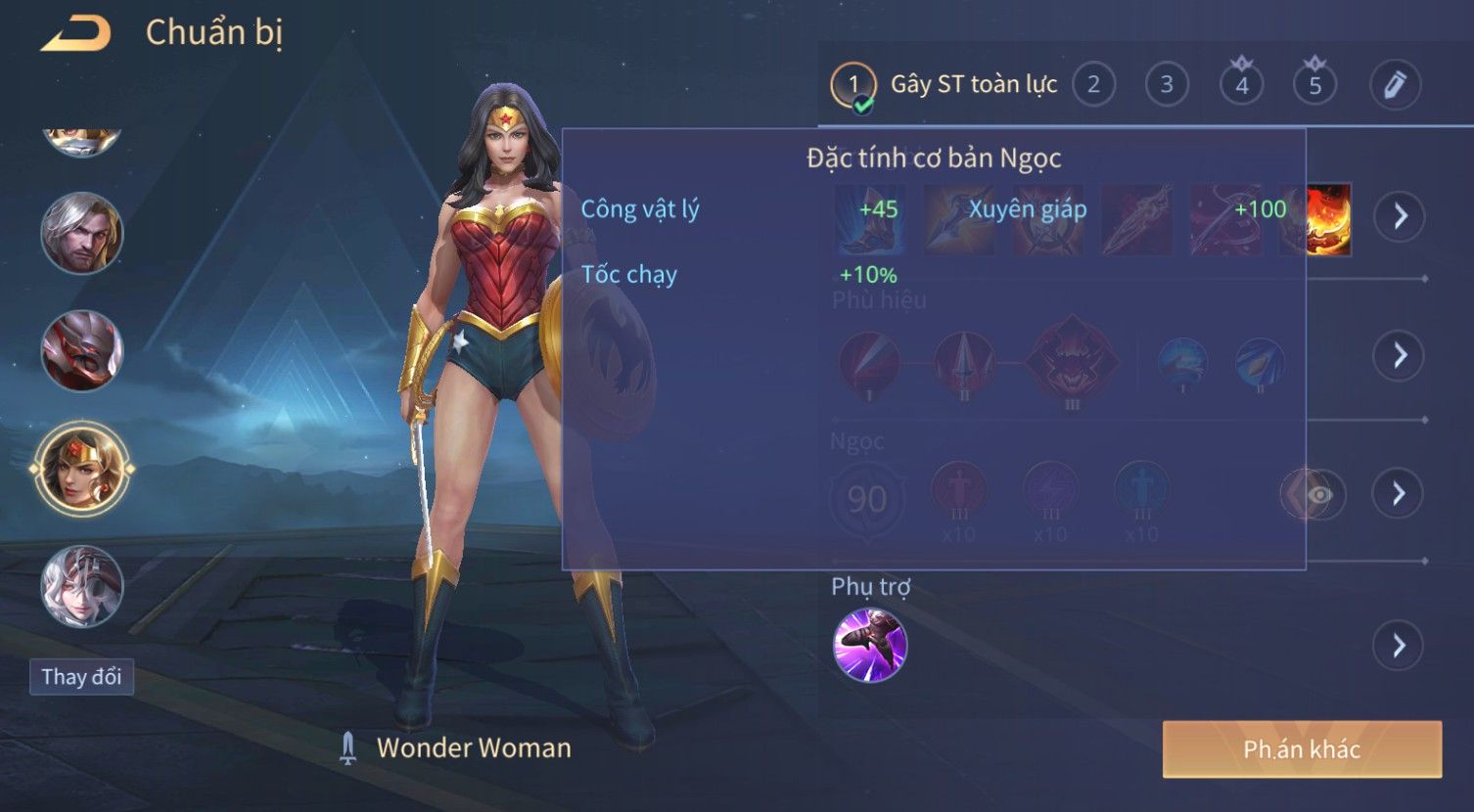The height and width of the screenshot is (812, 1474).
Task: Go back using the top-left arrow
Action: [x=75, y=33]
